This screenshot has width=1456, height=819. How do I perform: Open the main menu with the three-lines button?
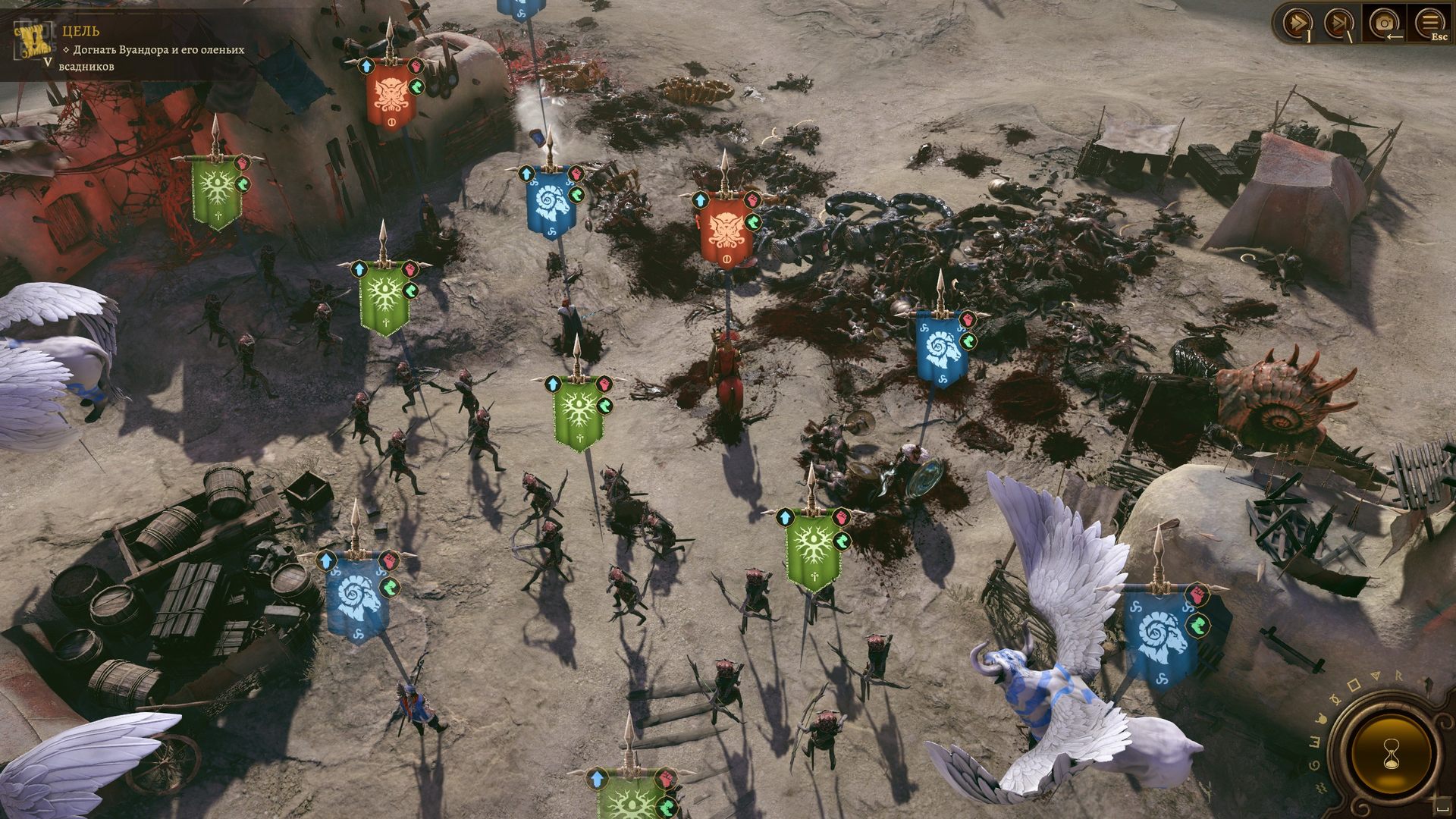[1429, 21]
